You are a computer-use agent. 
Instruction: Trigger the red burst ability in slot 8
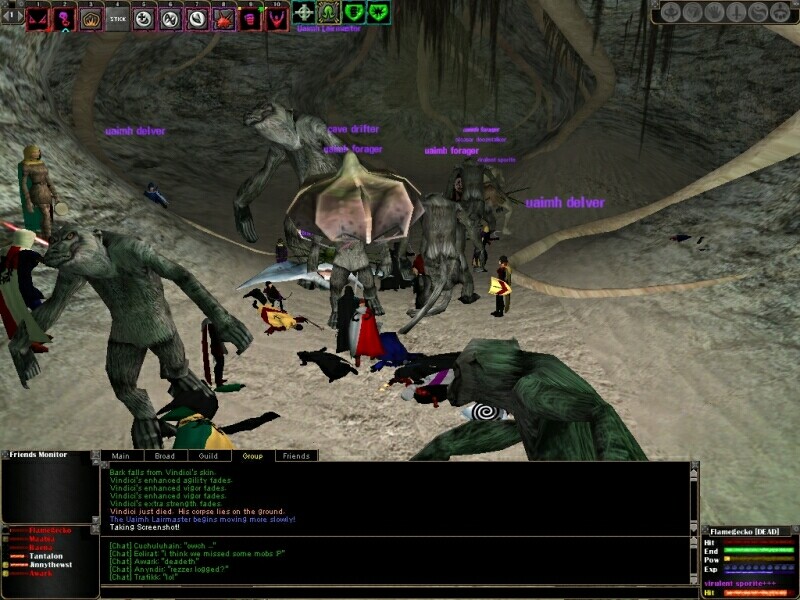click(x=223, y=18)
